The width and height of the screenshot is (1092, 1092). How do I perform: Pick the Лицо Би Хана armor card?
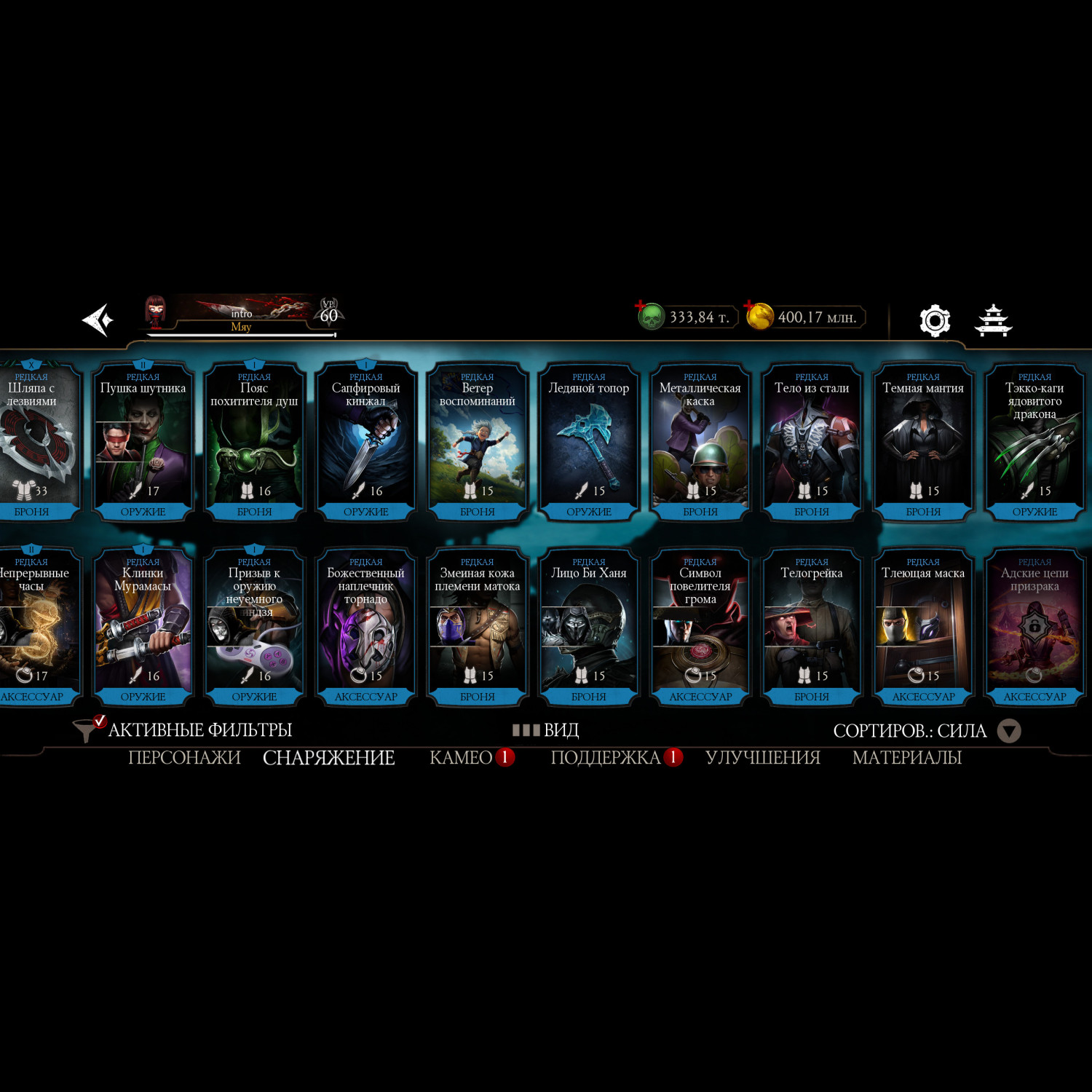[x=588, y=627]
